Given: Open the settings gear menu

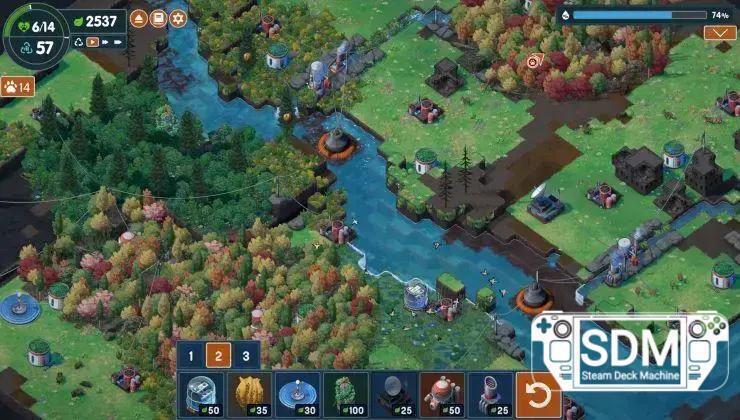Looking at the screenshot, I should pyautogui.click(x=178, y=18).
